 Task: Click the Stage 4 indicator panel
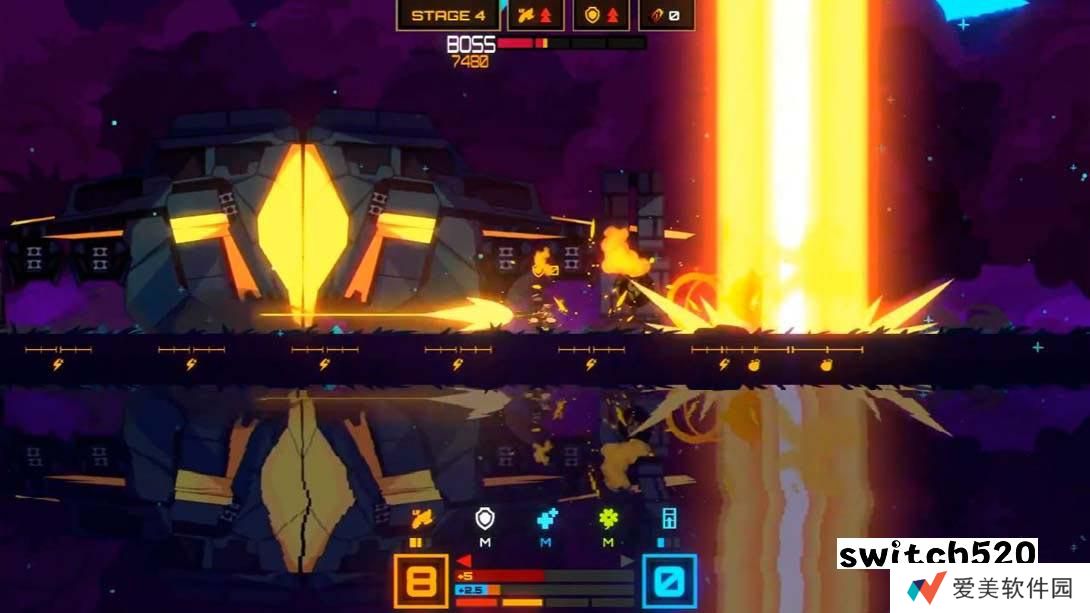pos(448,15)
